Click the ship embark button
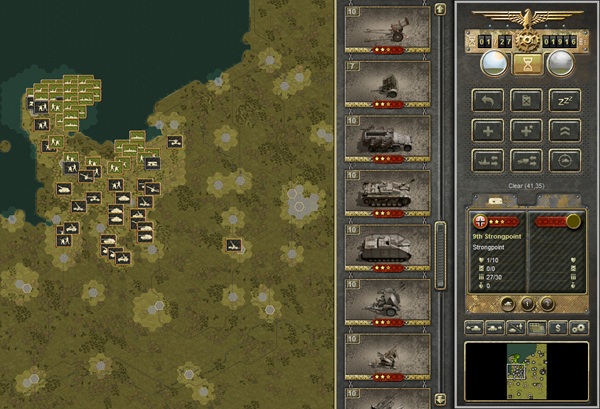 coord(487,160)
